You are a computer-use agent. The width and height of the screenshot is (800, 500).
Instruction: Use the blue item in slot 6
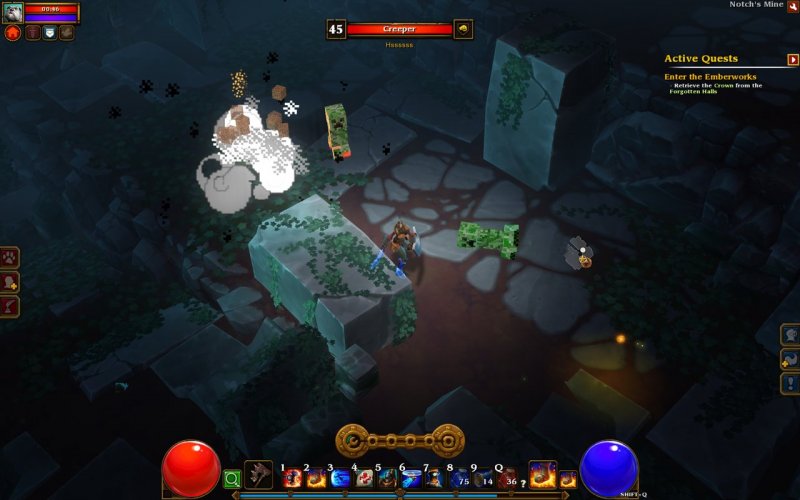pos(412,478)
